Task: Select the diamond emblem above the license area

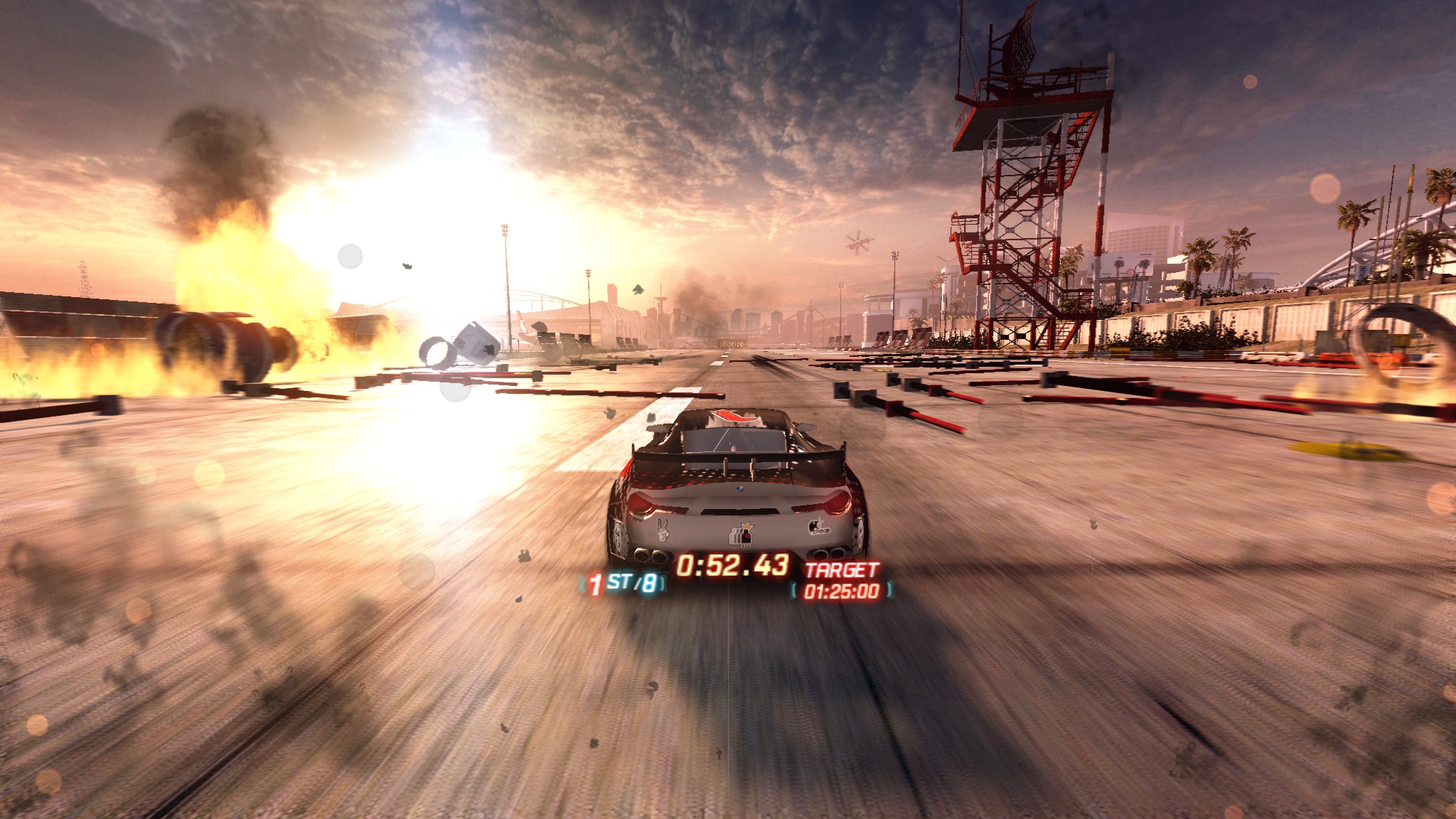Action: tap(739, 488)
